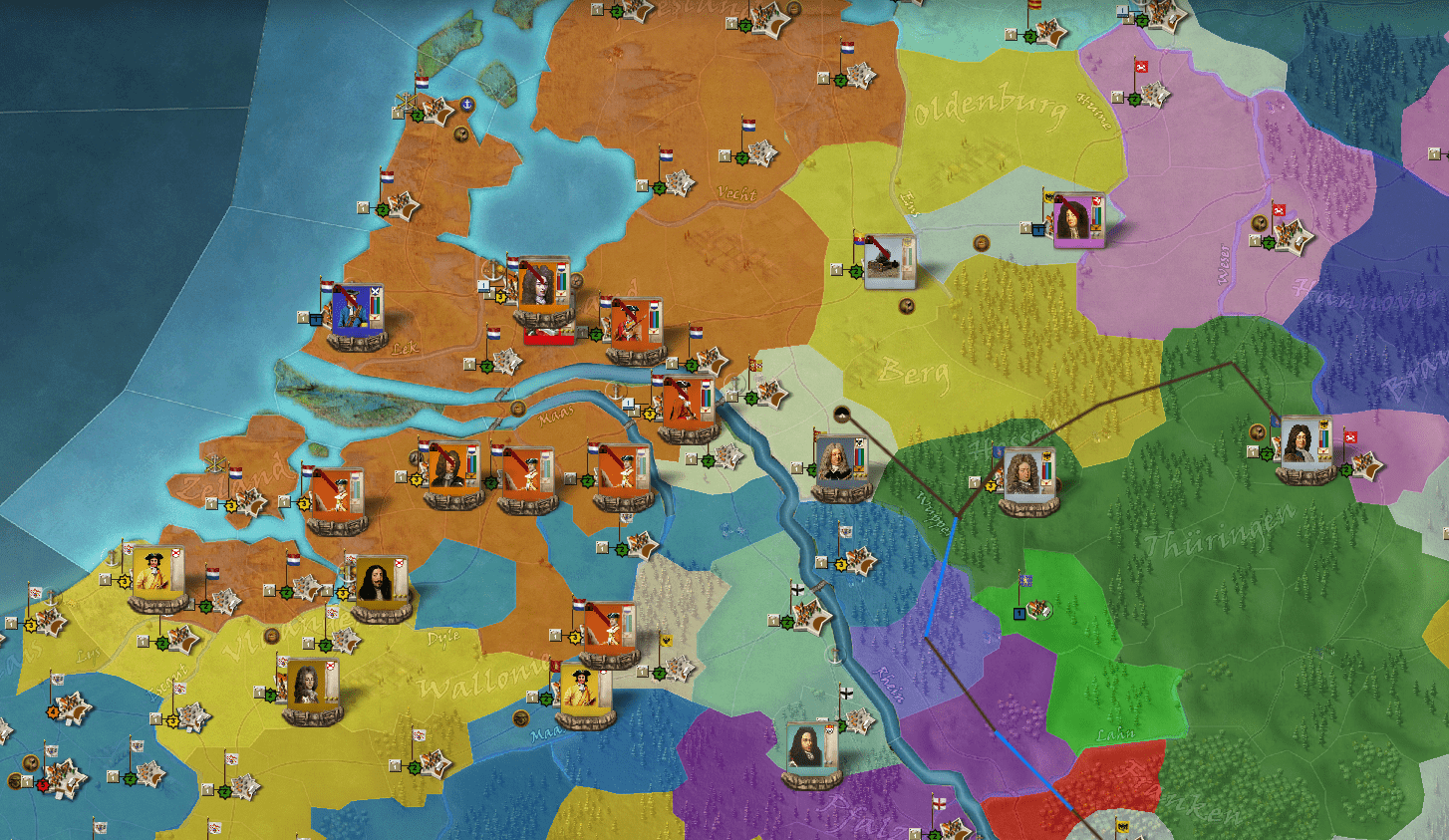Select the siege cannon unit counter

(x=888, y=261)
